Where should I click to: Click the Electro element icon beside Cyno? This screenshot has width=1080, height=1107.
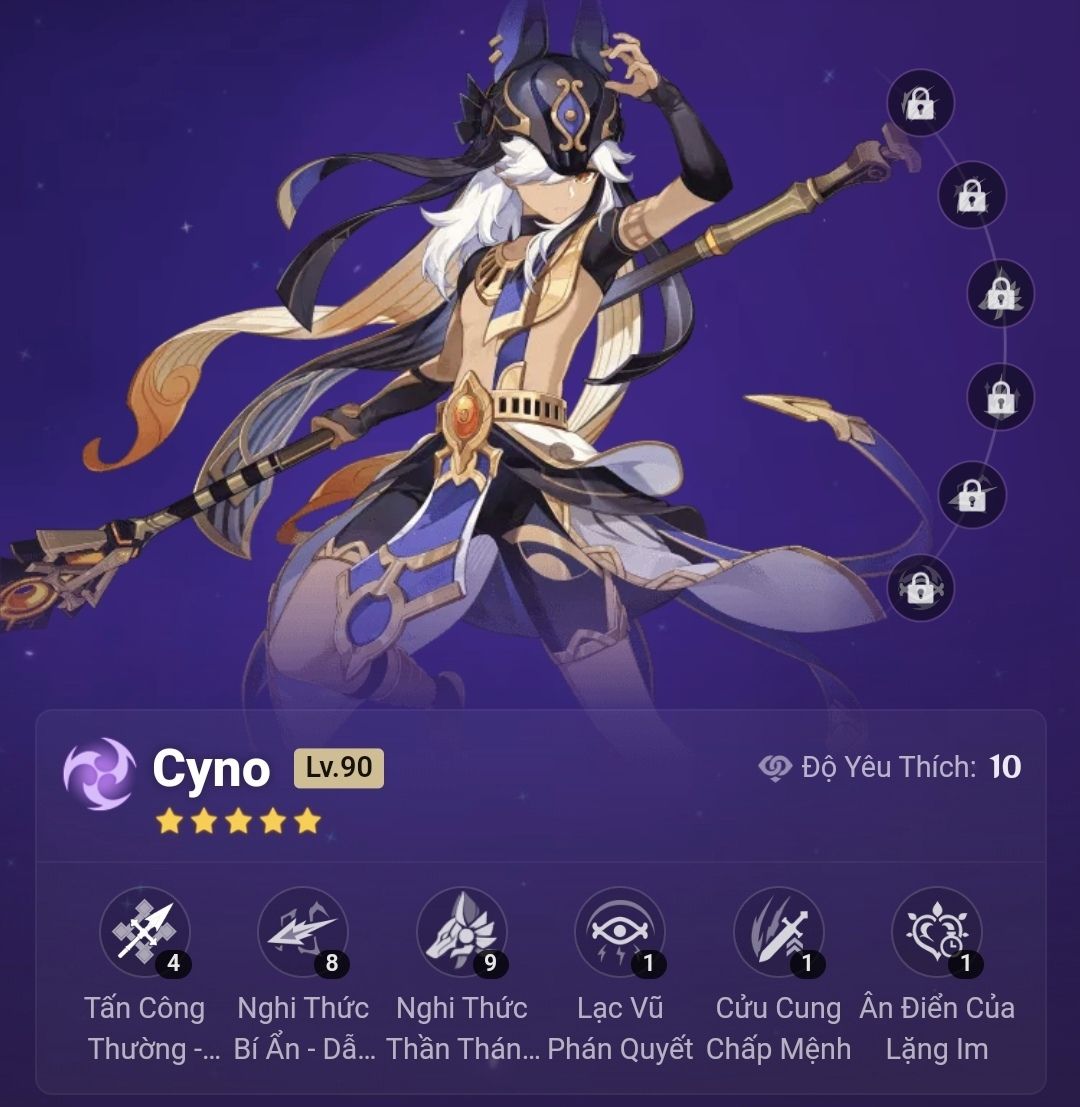point(100,773)
